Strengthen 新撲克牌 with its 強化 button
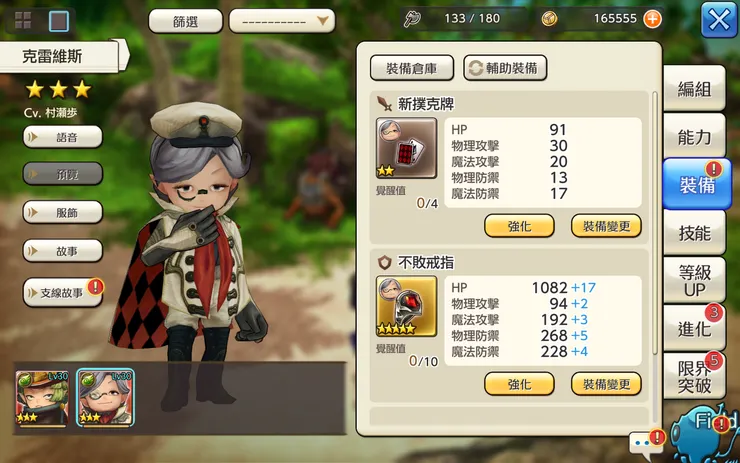This screenshot has width=740, height=463. [x=519, y=226]
